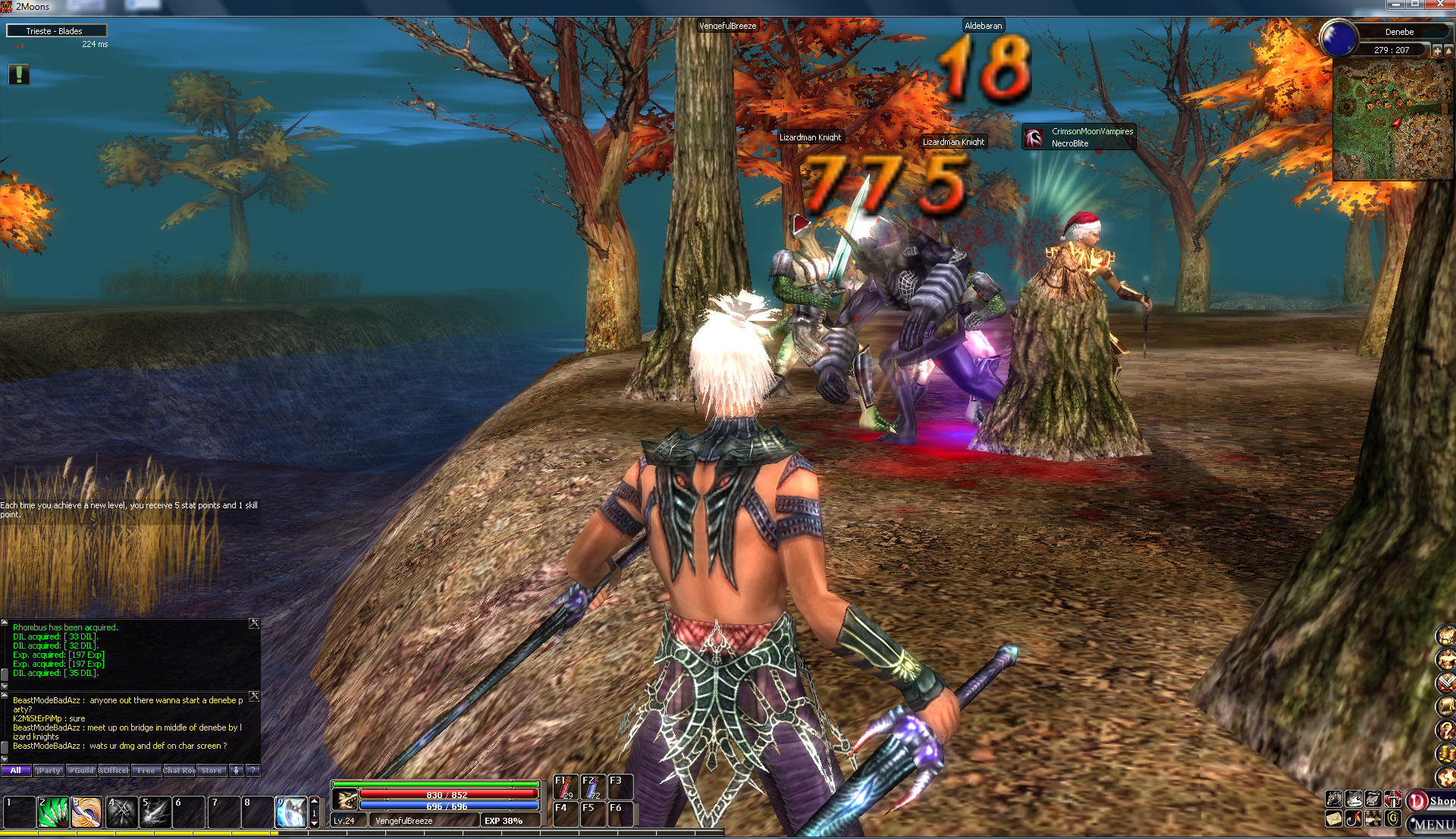Viewport: 1456px width, 839px height.
Task: Open the Store chat tab
Action: (212, 770)
